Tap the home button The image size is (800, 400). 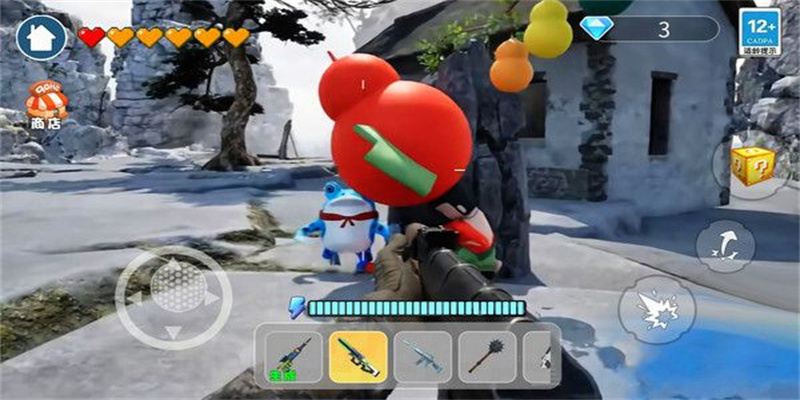pyautogui.click(x=41, y=37)
